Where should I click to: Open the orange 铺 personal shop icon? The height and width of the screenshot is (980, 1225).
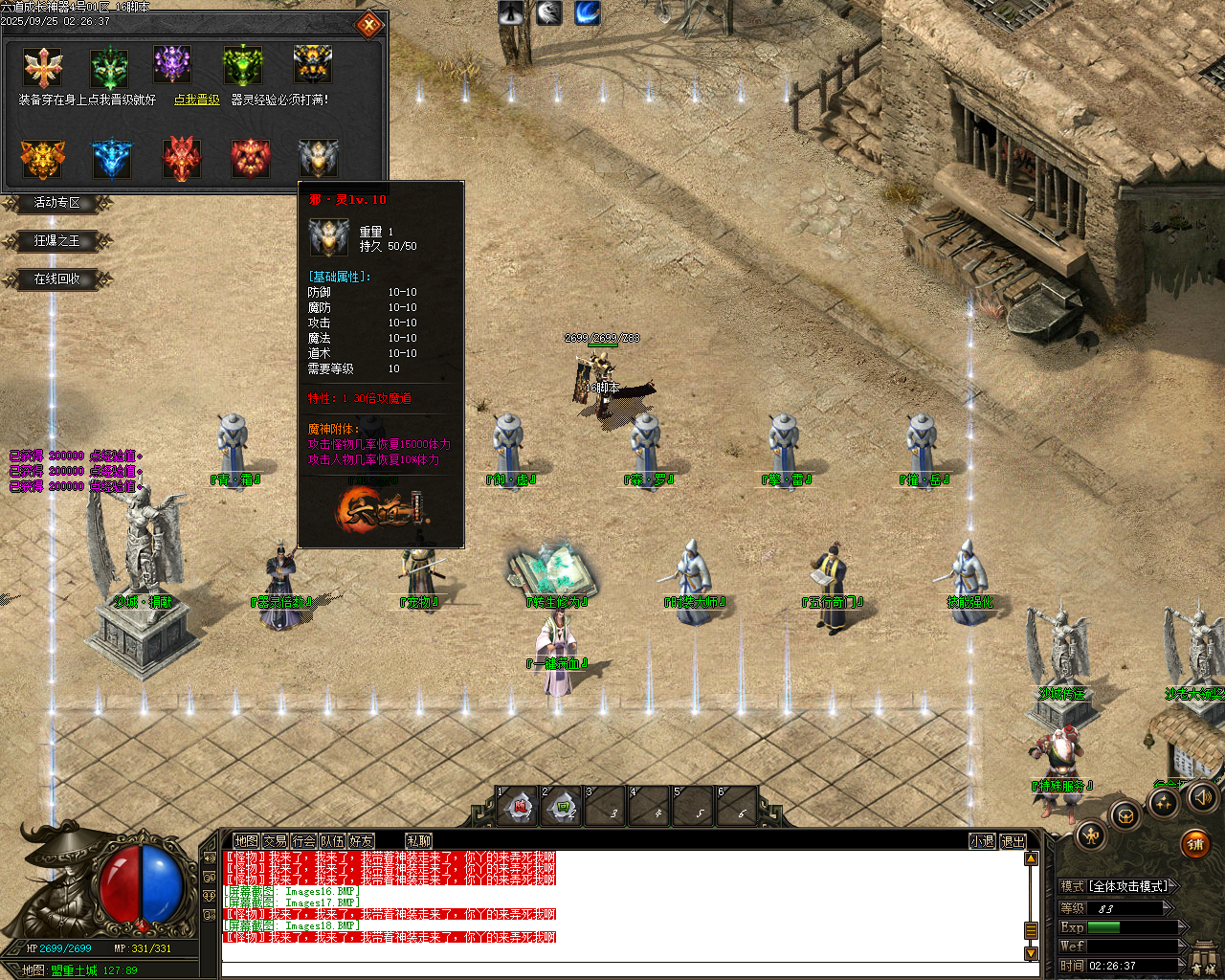tap(1195, 844)
